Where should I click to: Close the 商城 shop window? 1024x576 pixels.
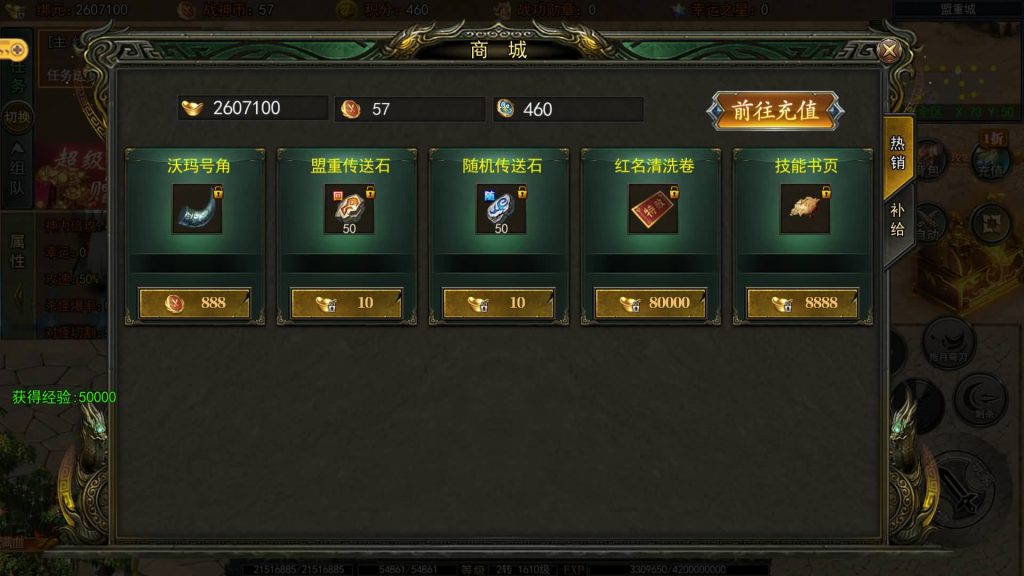click(888, 51)
